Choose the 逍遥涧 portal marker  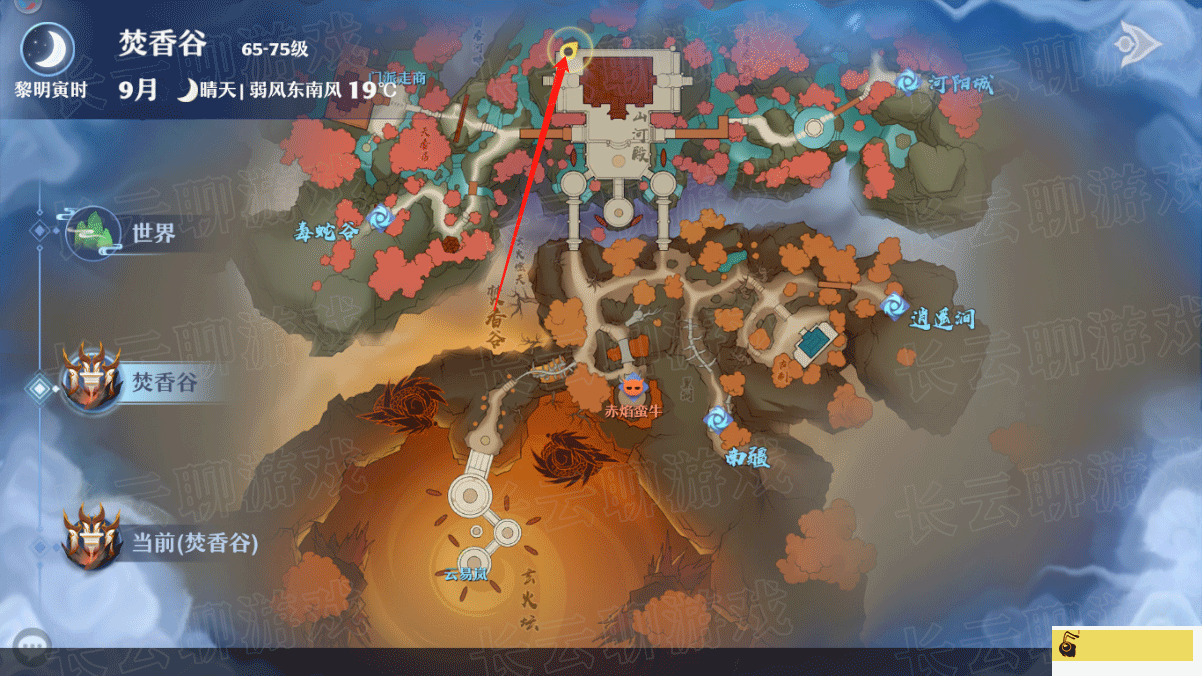click(893, 306)
